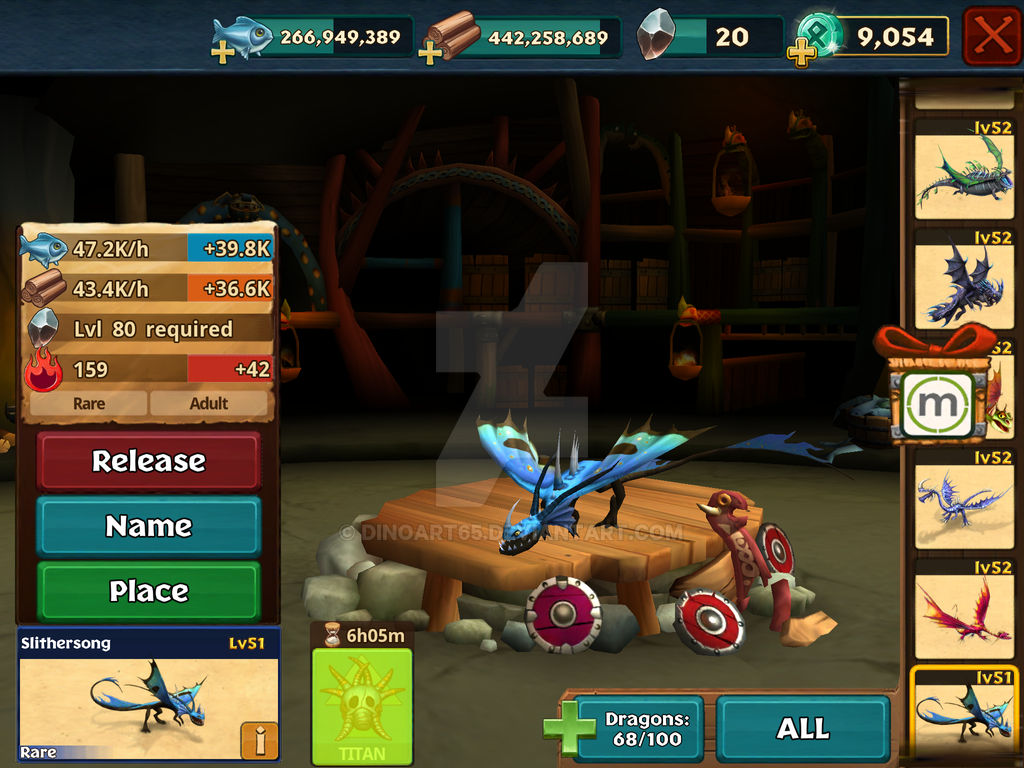Place the selected dragon
Viewport: 1024px width, 768px height.
(149, 591)
